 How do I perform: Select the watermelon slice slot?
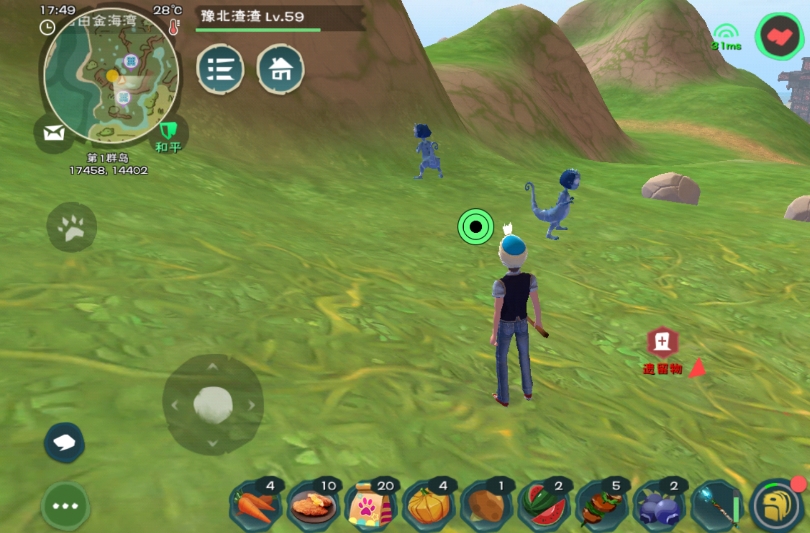[x=545, y=505]
